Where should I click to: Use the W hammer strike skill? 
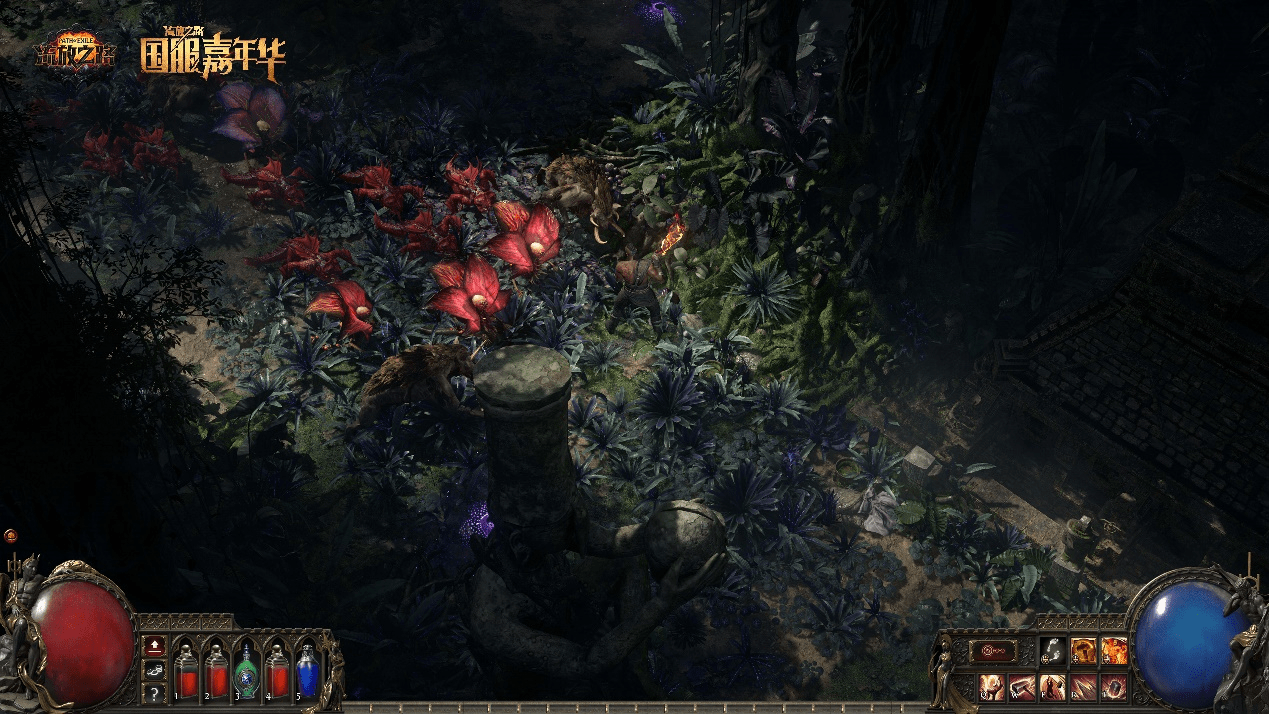coord(1022,687)
